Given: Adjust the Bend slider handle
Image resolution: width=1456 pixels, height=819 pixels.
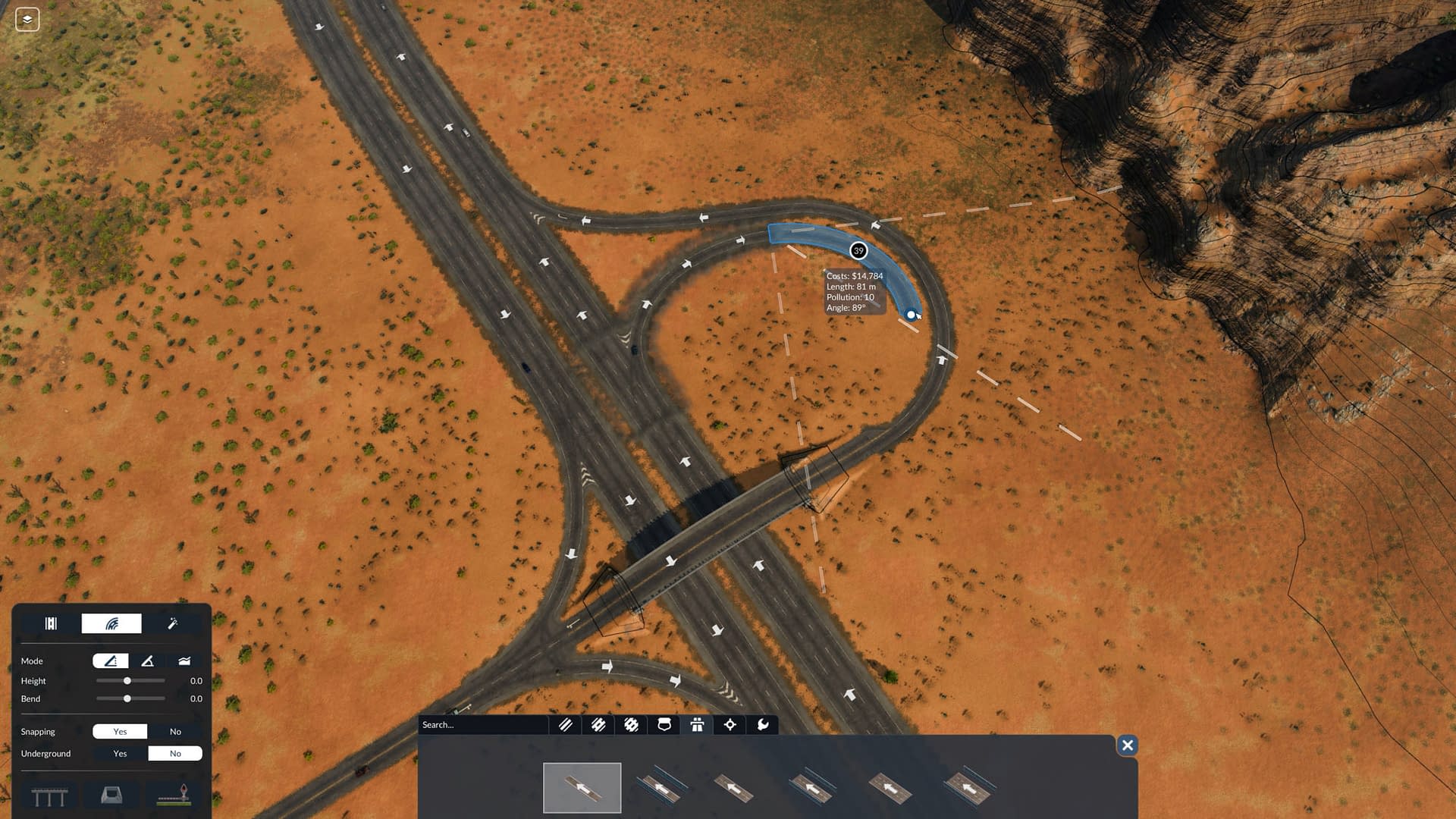Looking at the screenshot, I should coord(127,698).
